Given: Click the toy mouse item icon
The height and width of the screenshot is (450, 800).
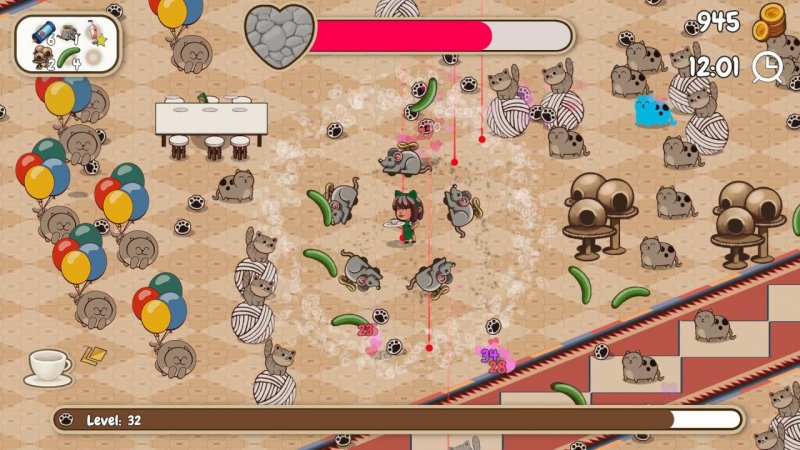Looking at the screenshot, I should 68,32.
